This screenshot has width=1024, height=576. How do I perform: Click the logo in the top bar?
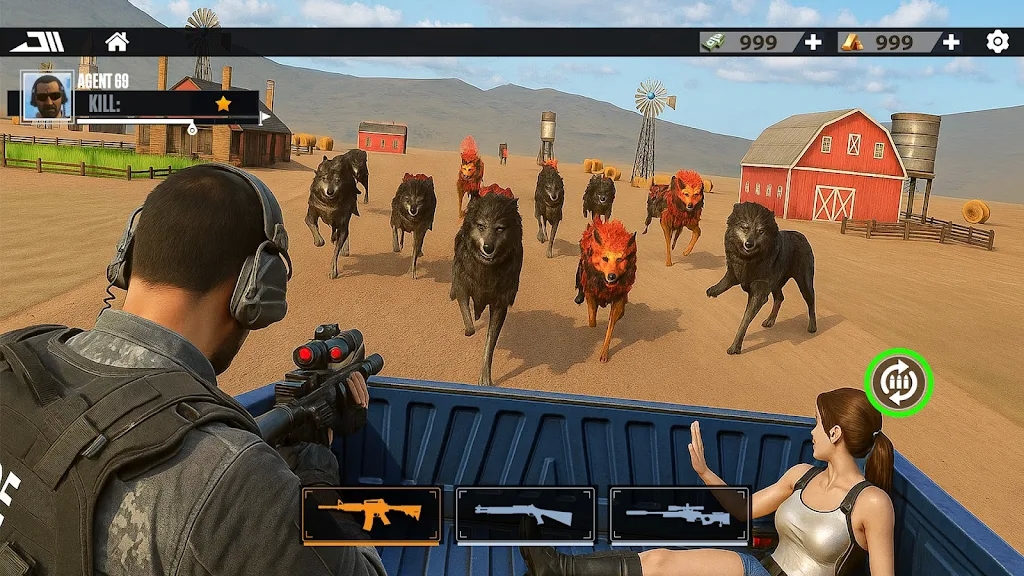pyautogui.click(x=37, y=42)
